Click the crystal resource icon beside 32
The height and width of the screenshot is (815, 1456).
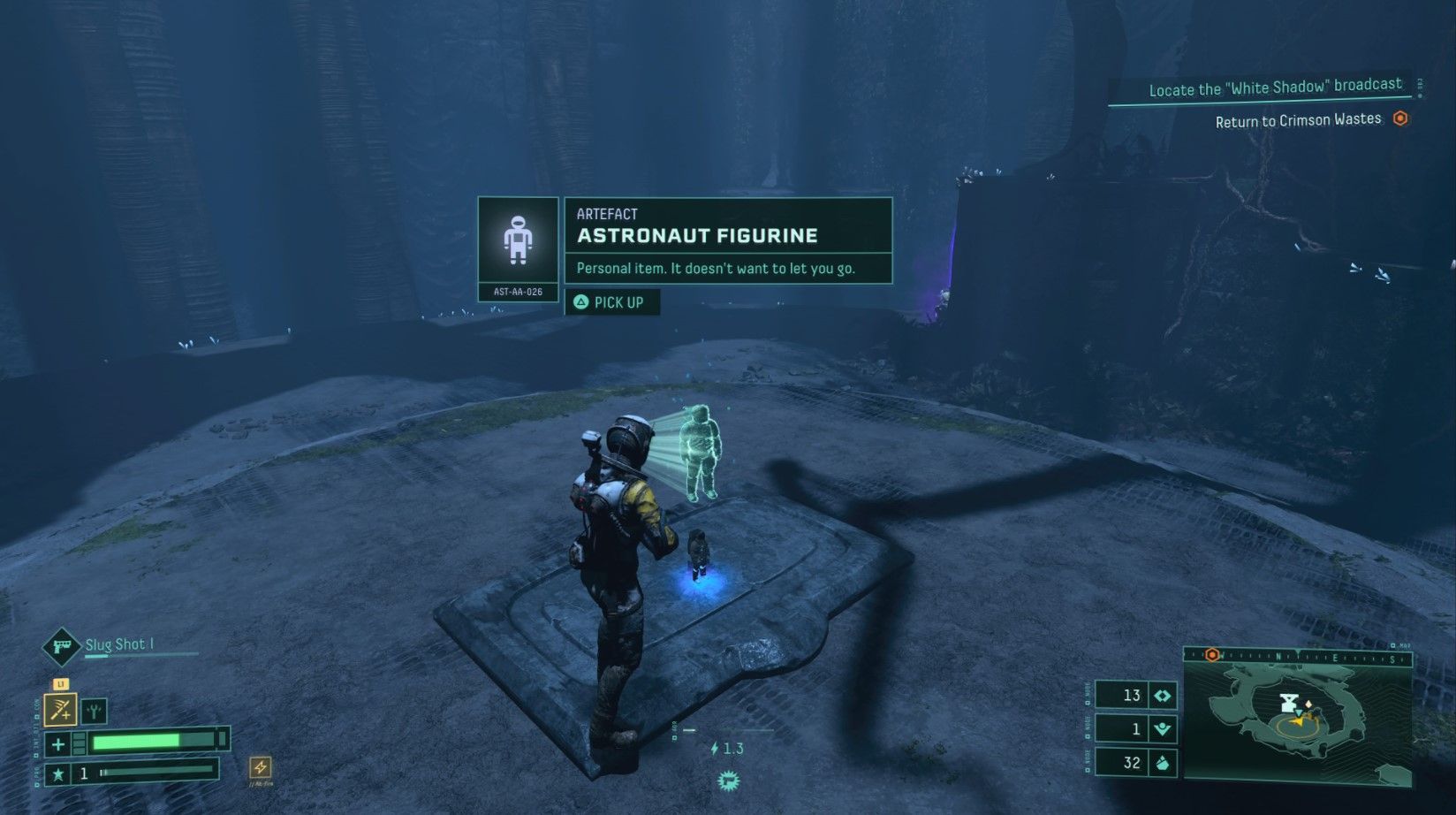point(1163,763)
